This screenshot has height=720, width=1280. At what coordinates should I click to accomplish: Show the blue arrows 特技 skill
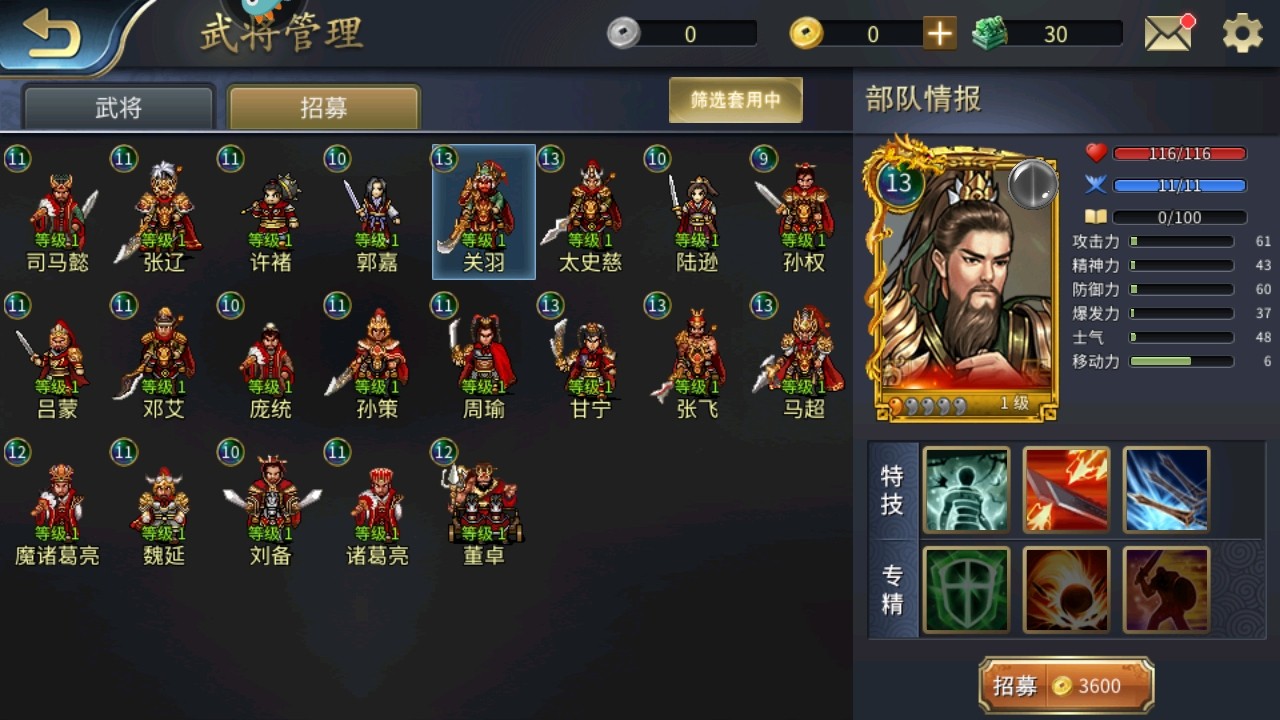(1166, 490)
